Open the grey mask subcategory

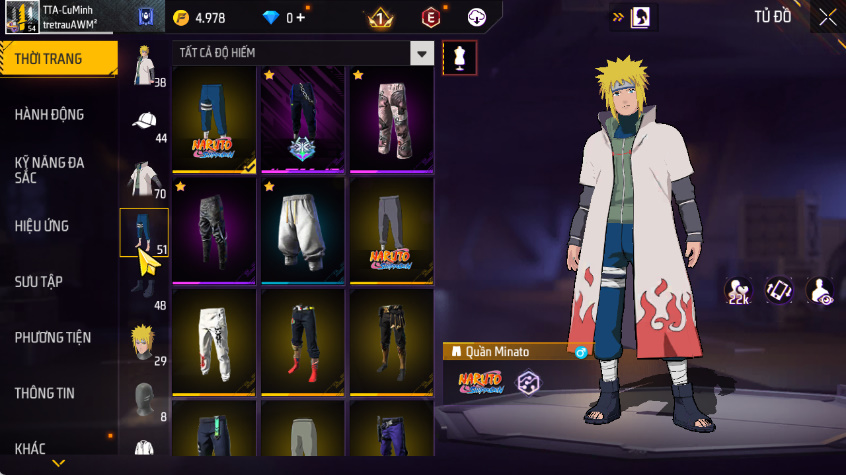point(144,399)
